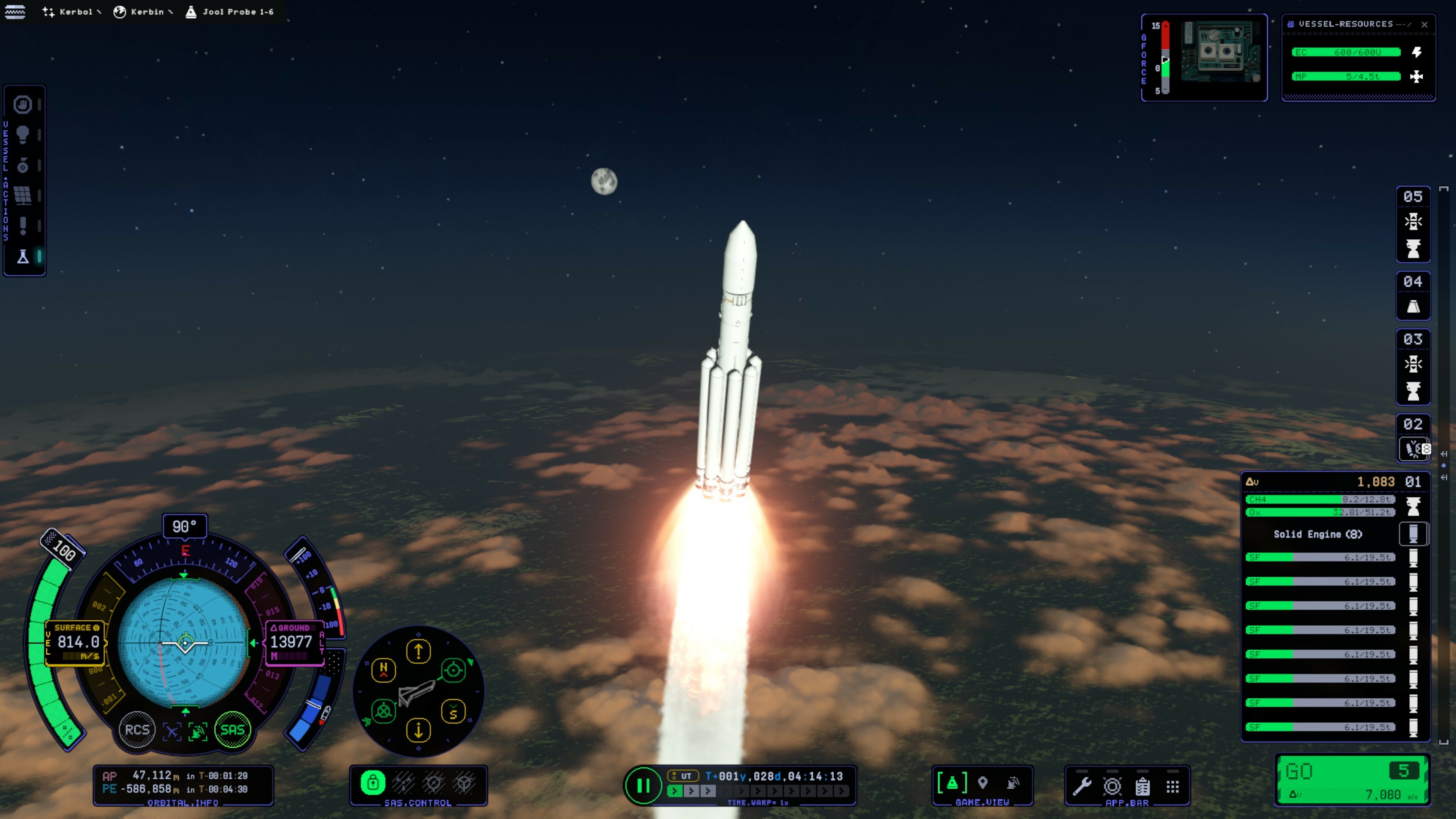Close the Vessel-Resources panel
This screenshot has width=1456, height=819.
coord(1425,24)
